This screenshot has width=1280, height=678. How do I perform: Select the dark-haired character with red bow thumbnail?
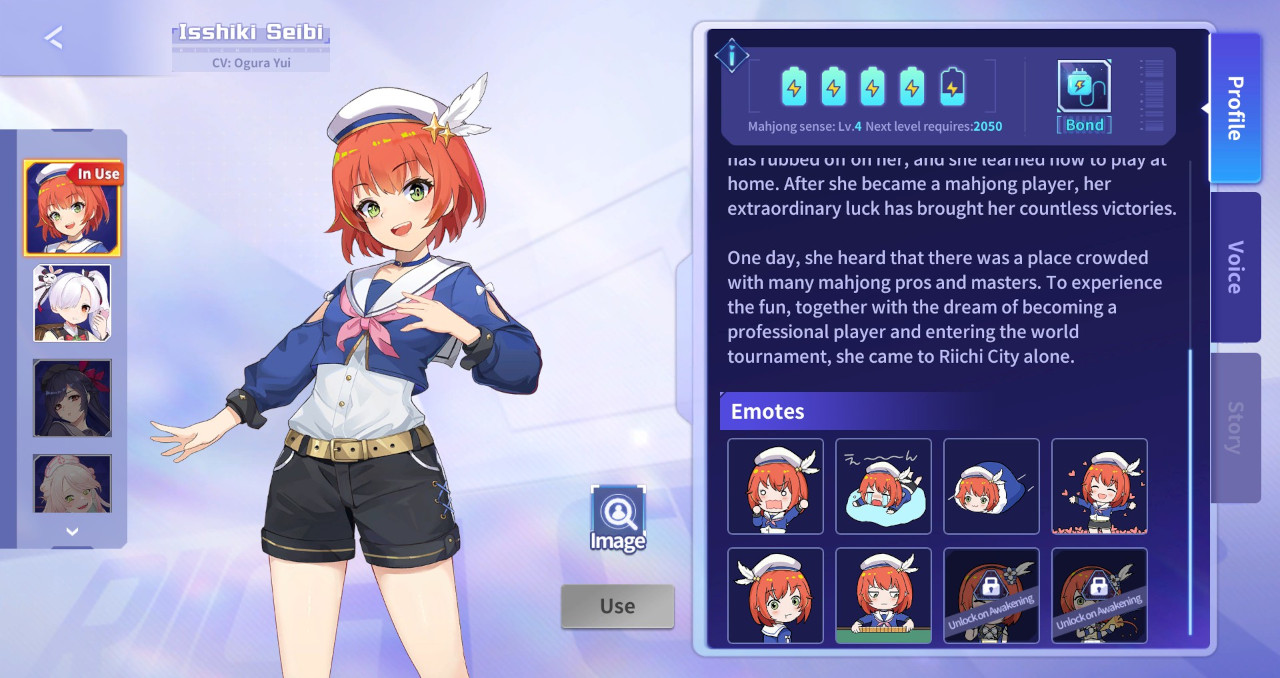tap(72, 398)
